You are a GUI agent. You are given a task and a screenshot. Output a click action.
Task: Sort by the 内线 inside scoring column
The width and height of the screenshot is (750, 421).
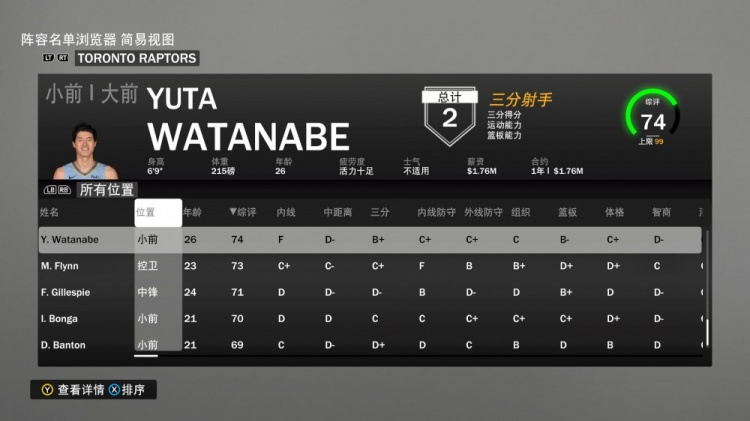[286, 212]
